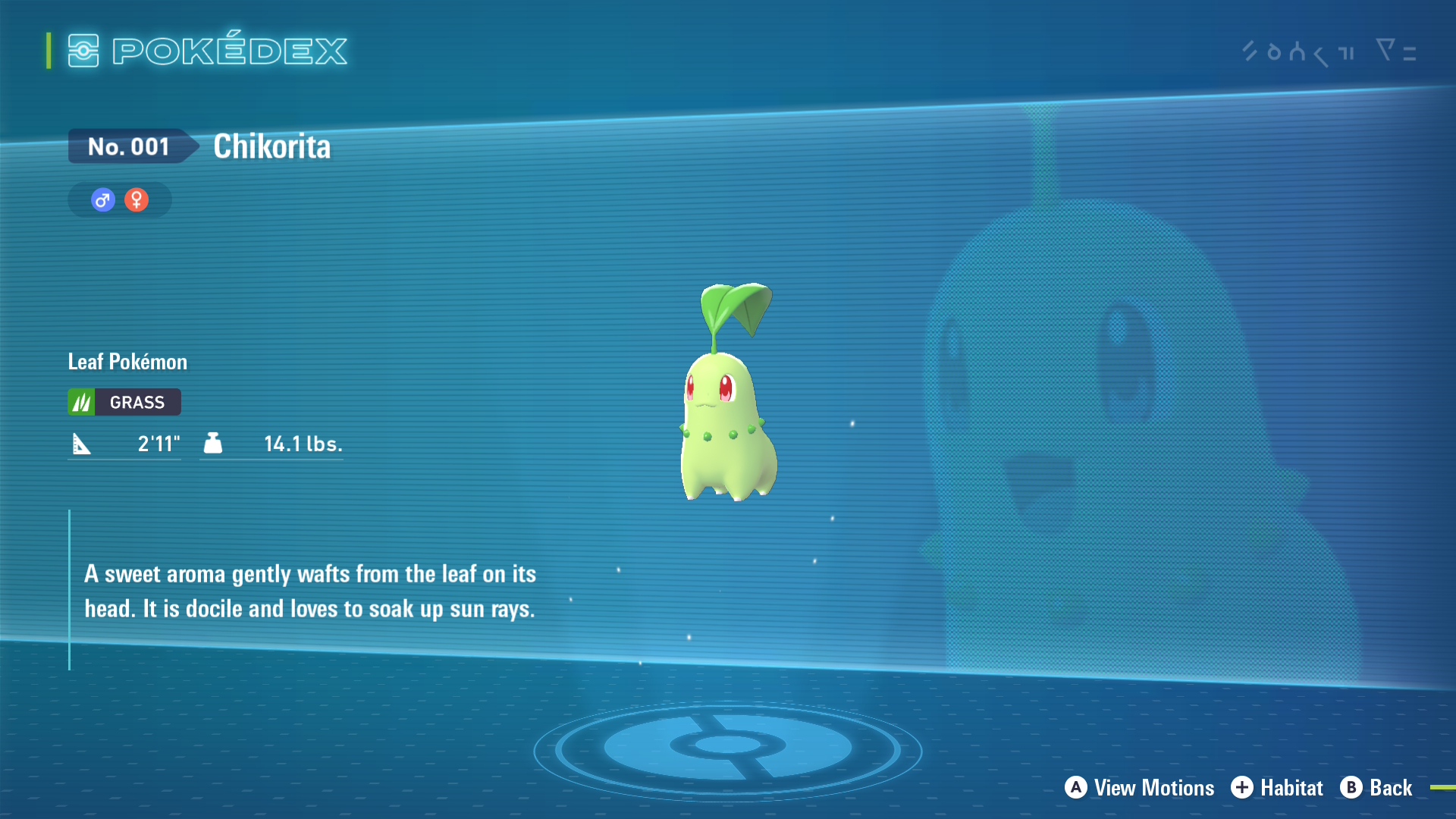
Task: Go Back from the Pokédex entry
Action: (x=1376, y=788)
